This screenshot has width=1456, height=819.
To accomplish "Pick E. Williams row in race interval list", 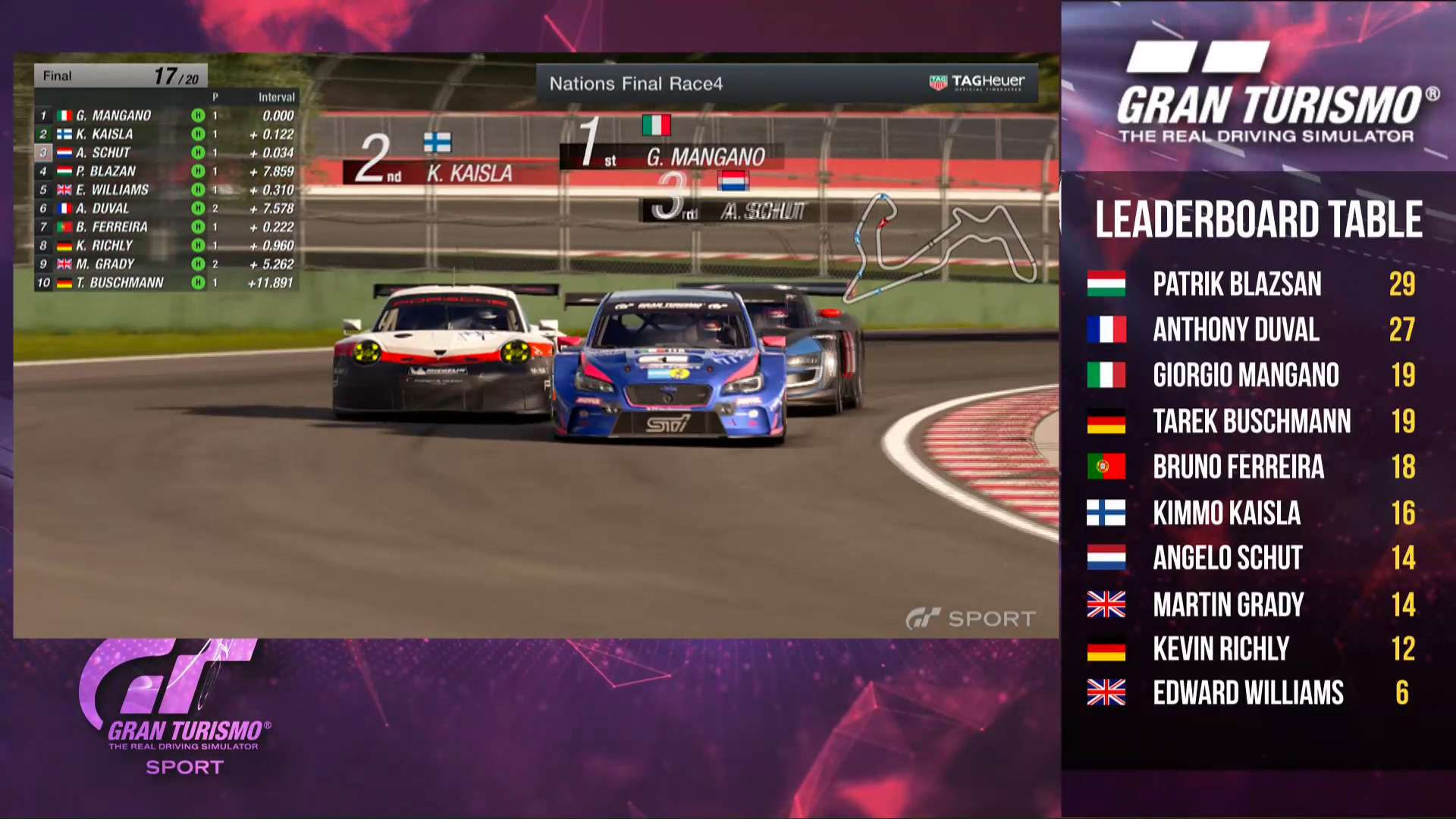I will [x=165, y=190].
